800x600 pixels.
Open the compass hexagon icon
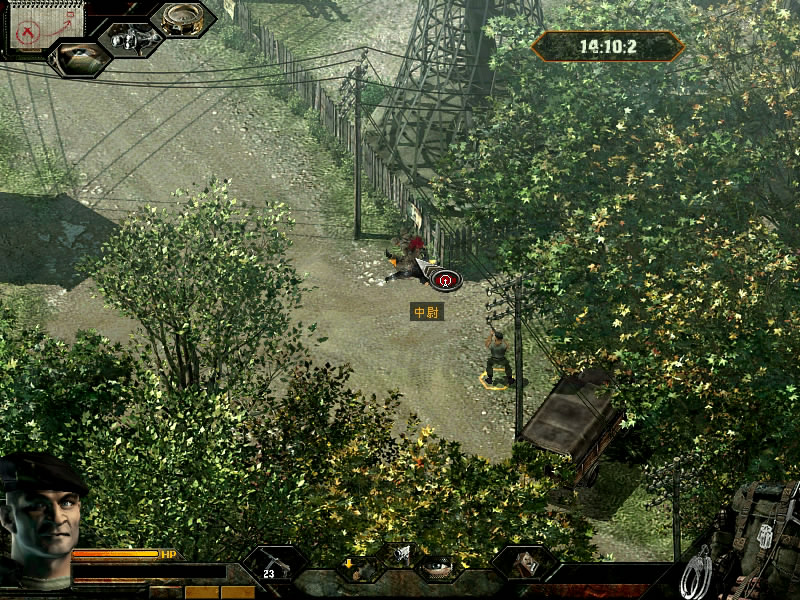tap(182, 19)
